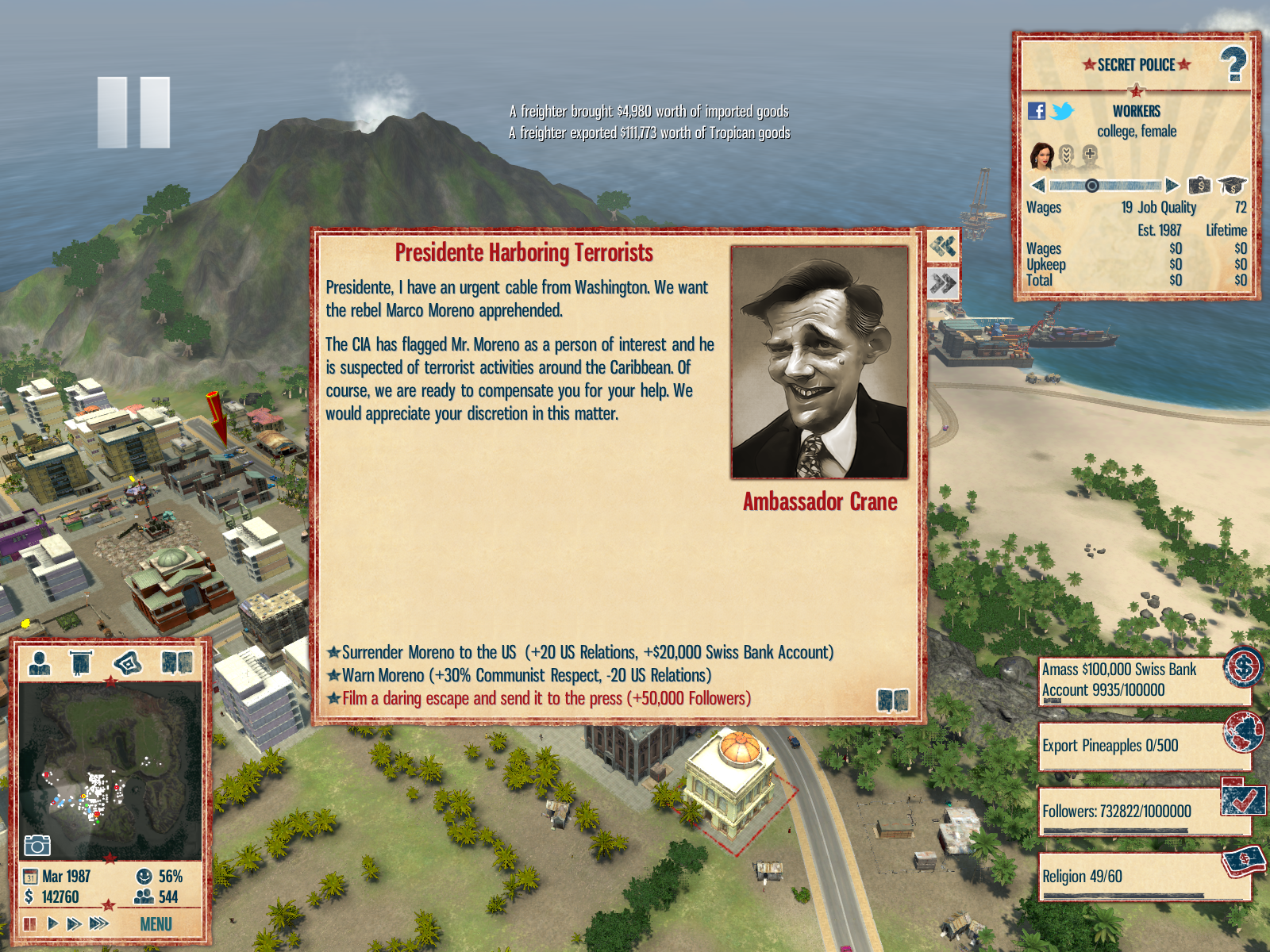The height and width of the screenshot is (952, 1270).
Task: Advance to next message with right double-arrow
Action: (943, 283)
